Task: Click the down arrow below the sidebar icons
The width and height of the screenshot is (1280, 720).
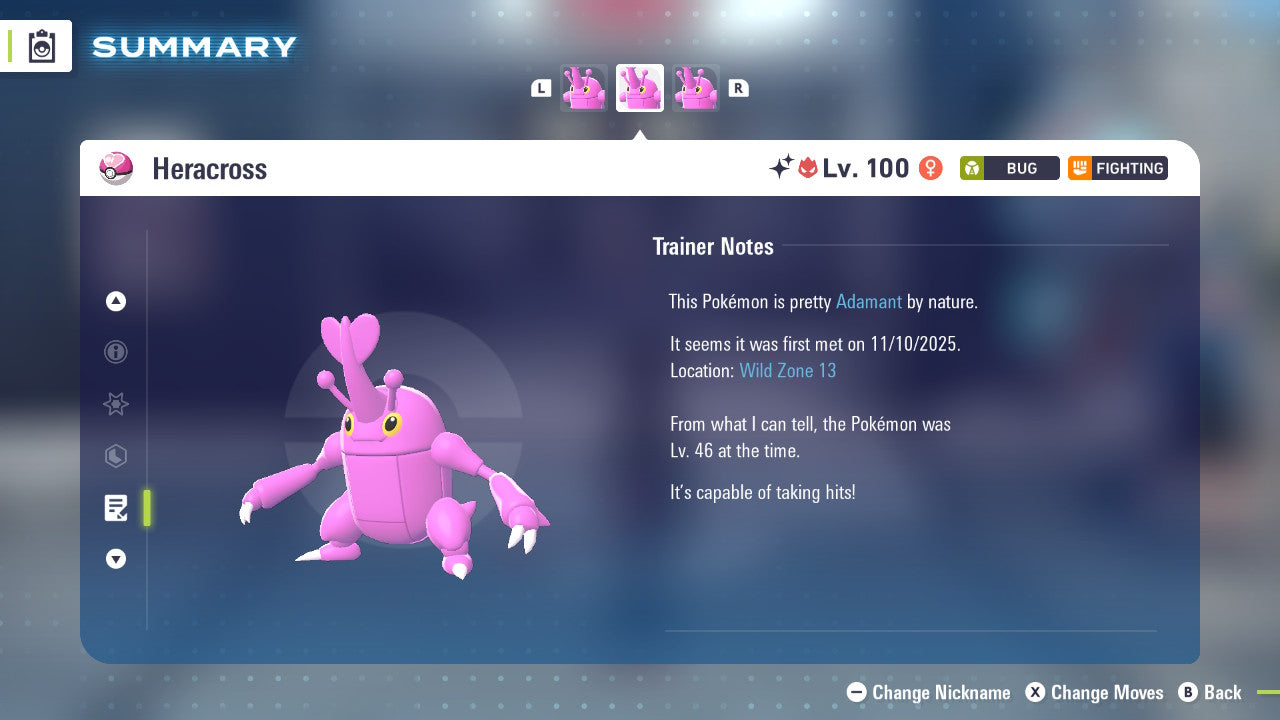Action: click(116, 559)
